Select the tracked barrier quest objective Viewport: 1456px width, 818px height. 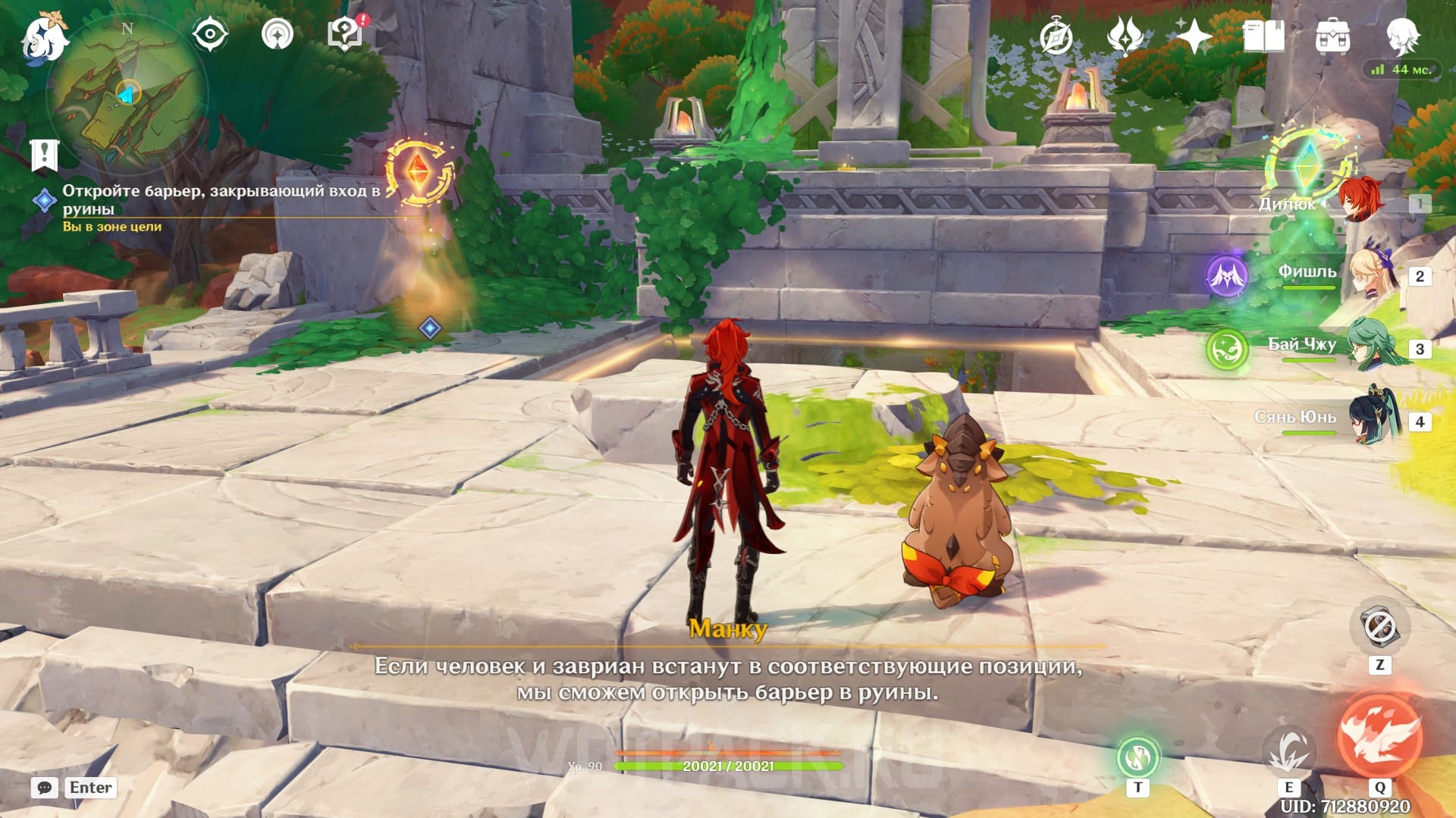(x=220, y=199)
